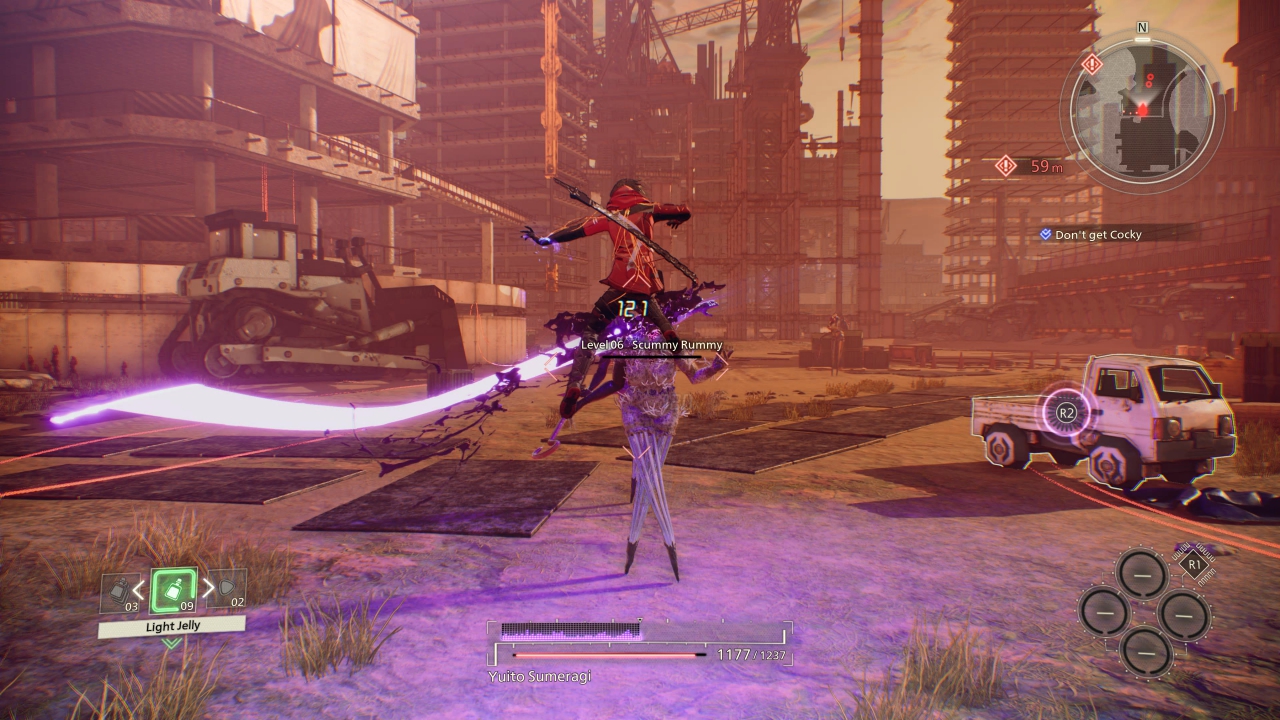
Task: Click the item selector's right arrow
Action: tap(208, 588)
